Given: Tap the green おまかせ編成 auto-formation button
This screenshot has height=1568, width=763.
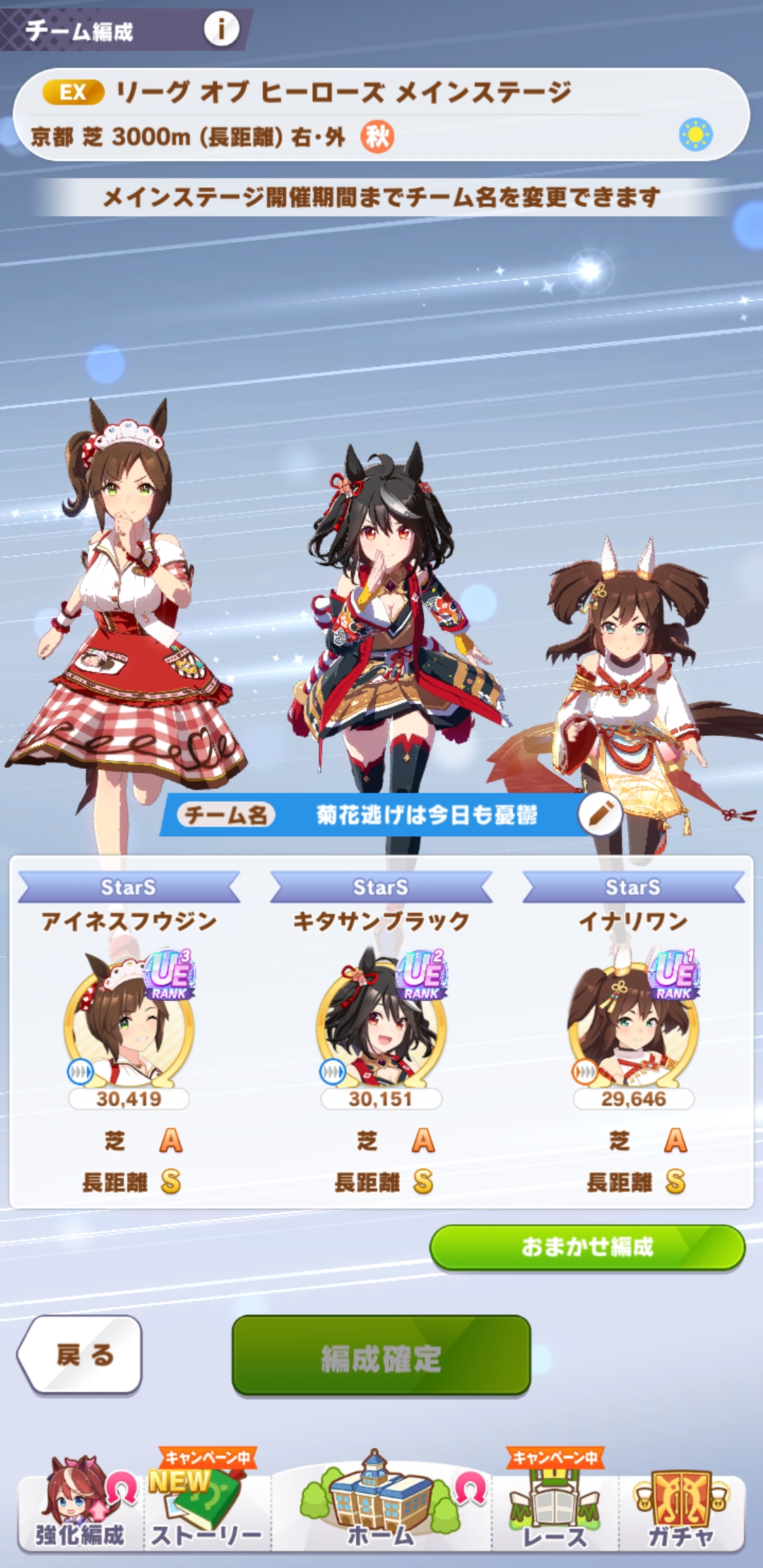Looking at the screenshot, I should pyautogui.click(x=587, y=1247).
